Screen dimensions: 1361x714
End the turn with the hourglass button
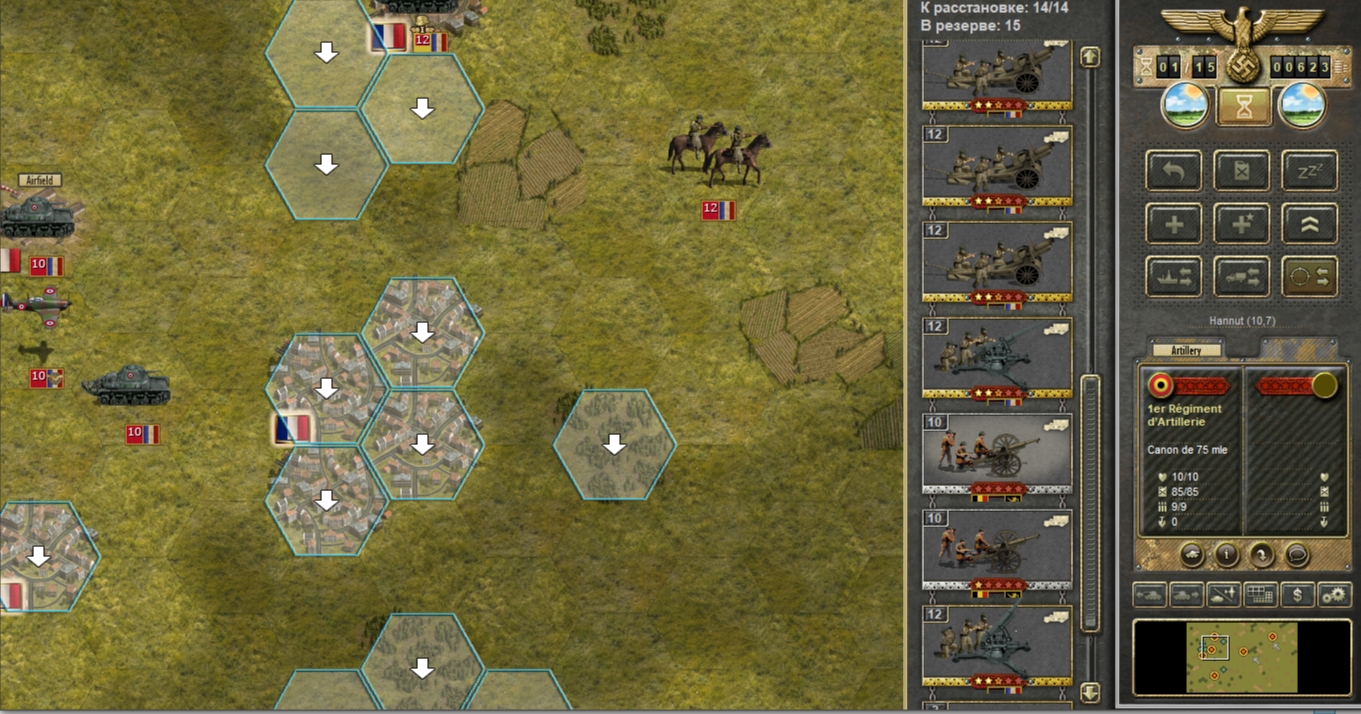tap(1244, 108)
